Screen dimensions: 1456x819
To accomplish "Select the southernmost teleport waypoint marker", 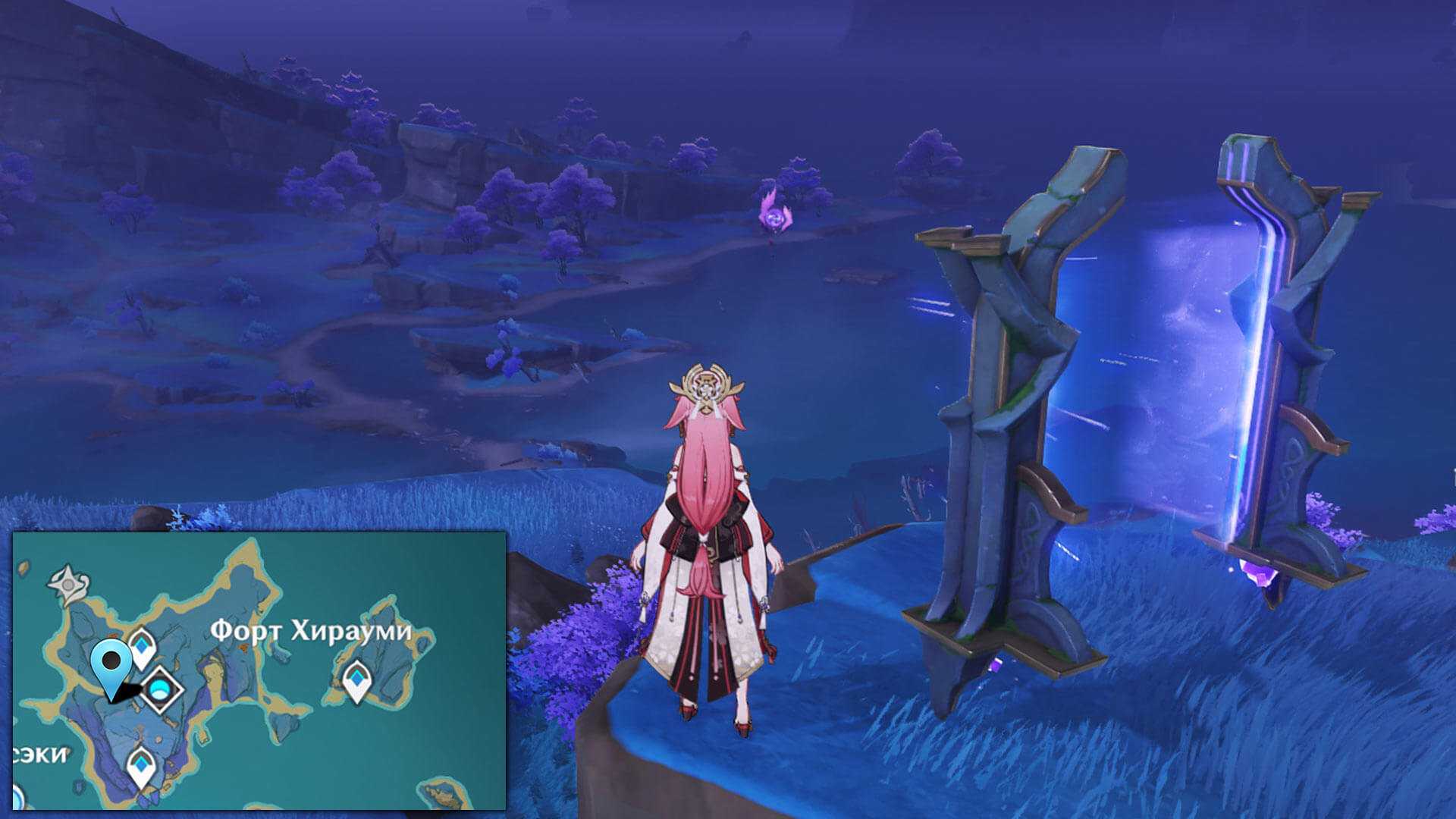I will tap(140, 766).
